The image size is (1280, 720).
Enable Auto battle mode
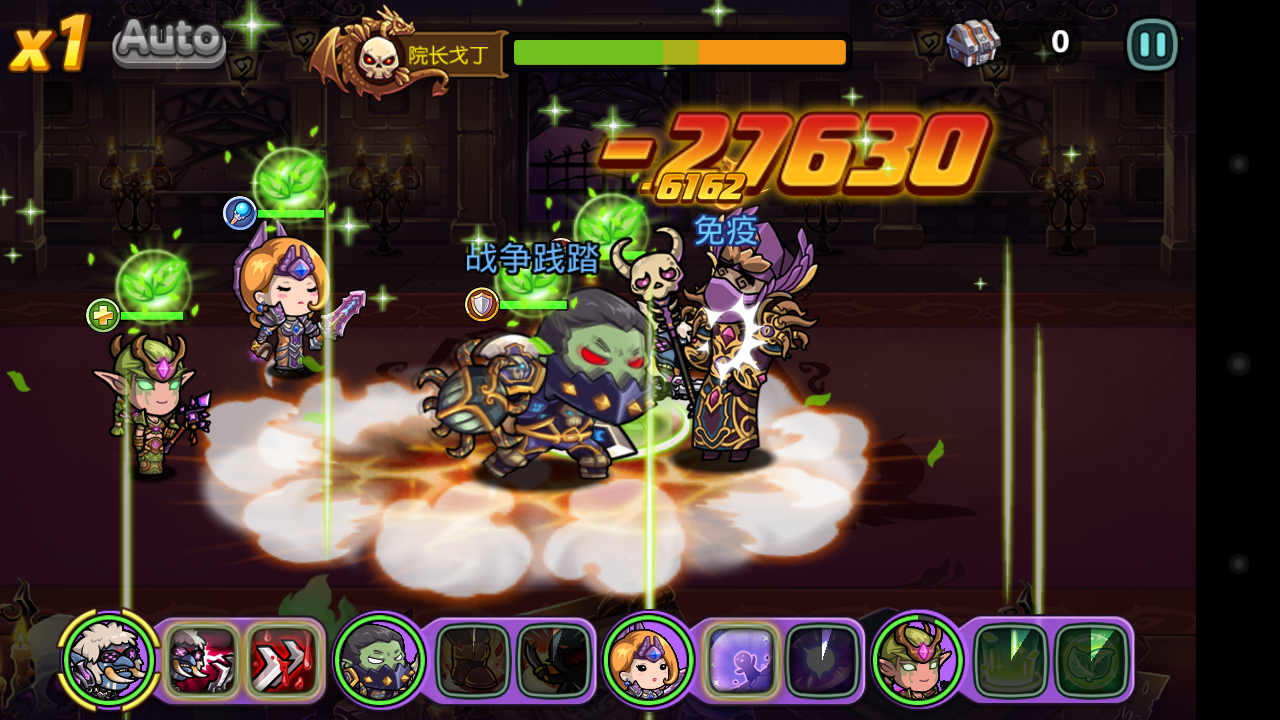point(169,42)
